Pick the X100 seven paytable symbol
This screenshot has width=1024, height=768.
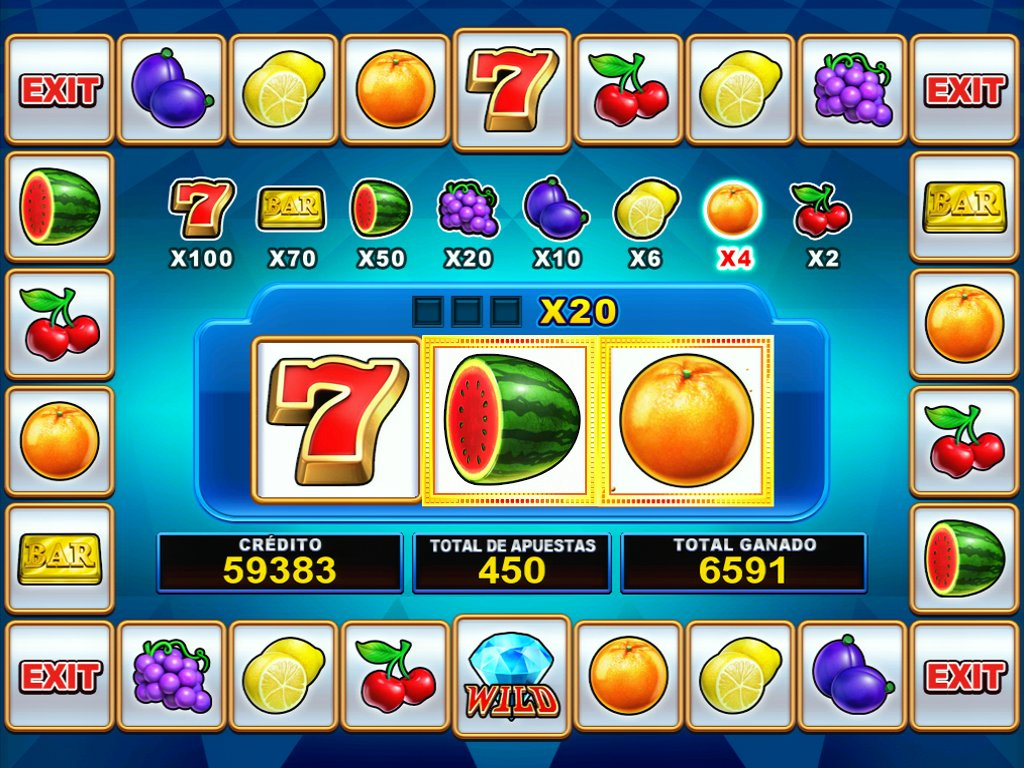(201, 208)
